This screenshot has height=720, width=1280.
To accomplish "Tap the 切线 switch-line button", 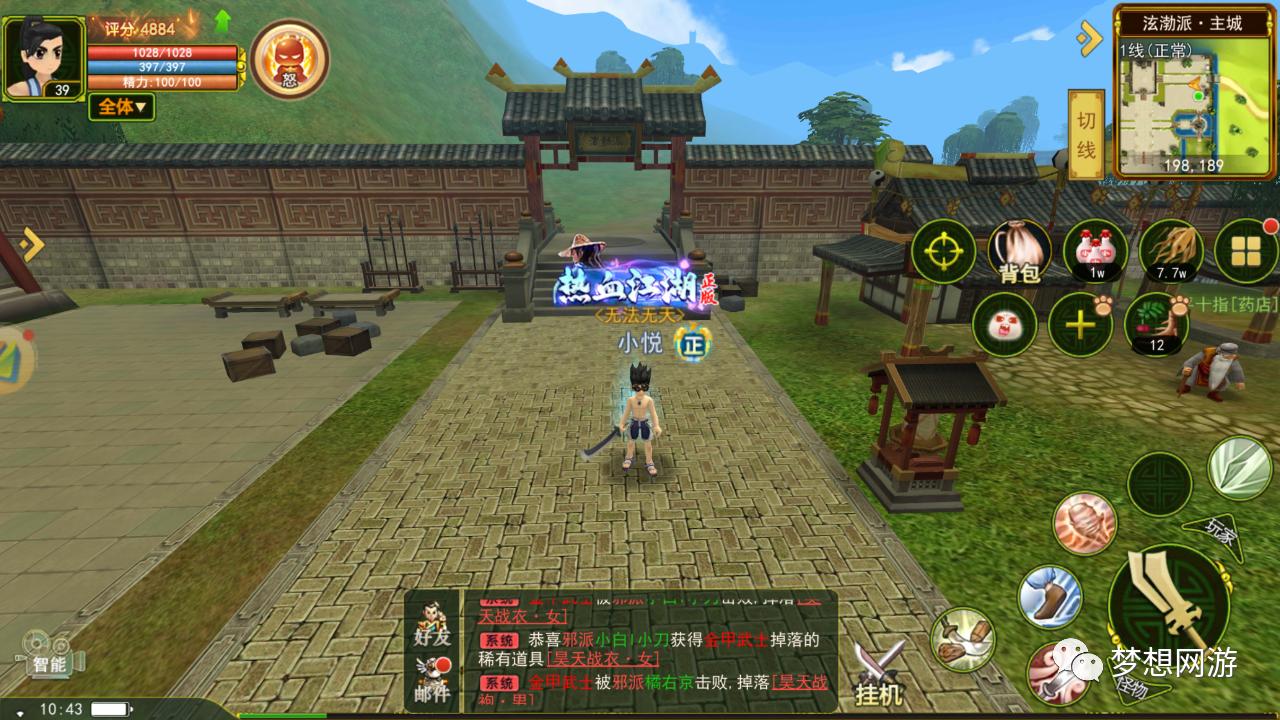I will pos(1086,136).
